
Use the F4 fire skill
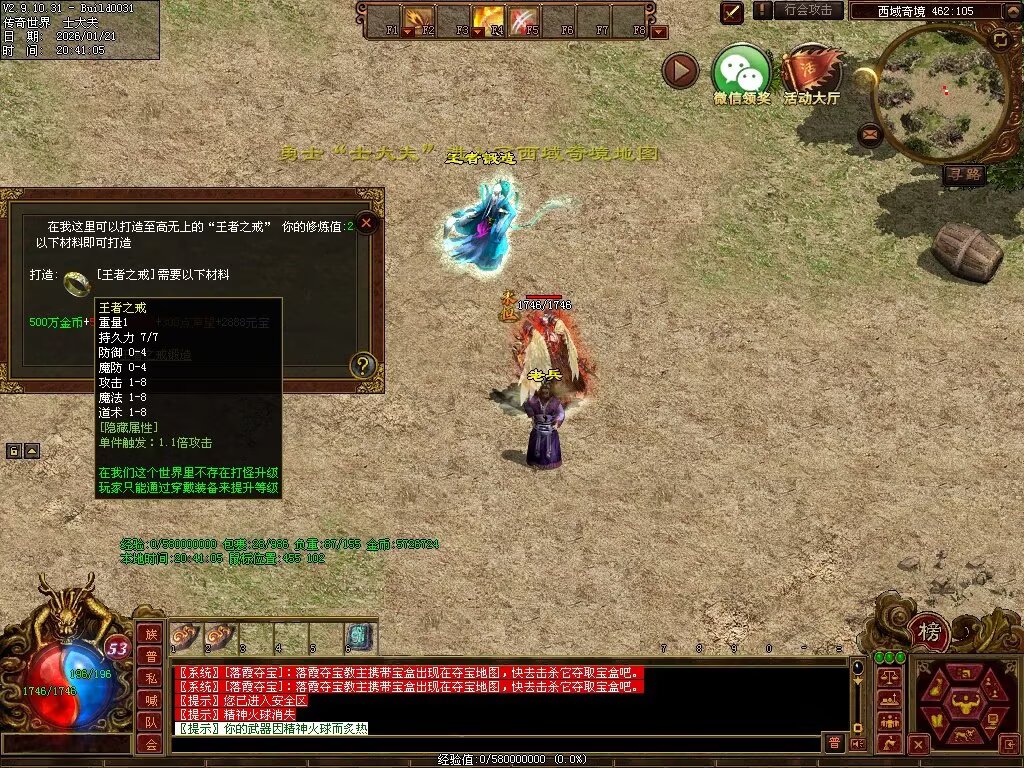click(x=488, y=19)
